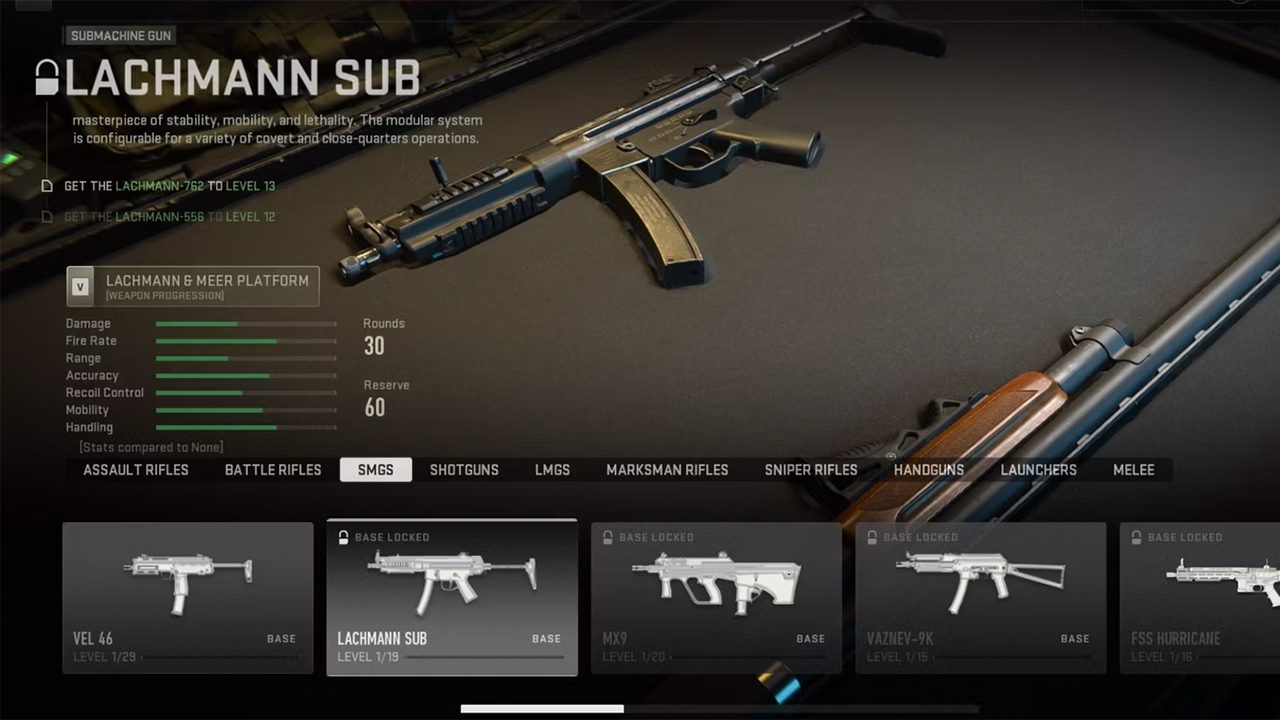Open the Launchers category

pos(1039,470)
